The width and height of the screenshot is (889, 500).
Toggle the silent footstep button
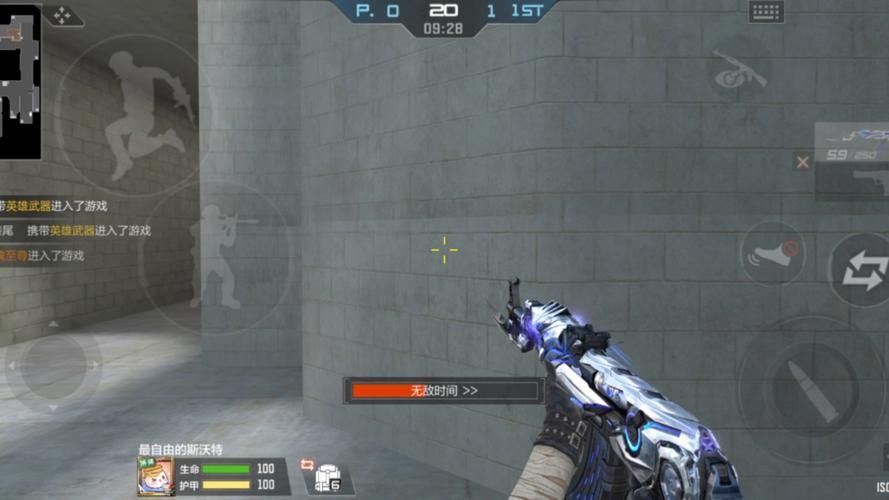pos(773,251)
